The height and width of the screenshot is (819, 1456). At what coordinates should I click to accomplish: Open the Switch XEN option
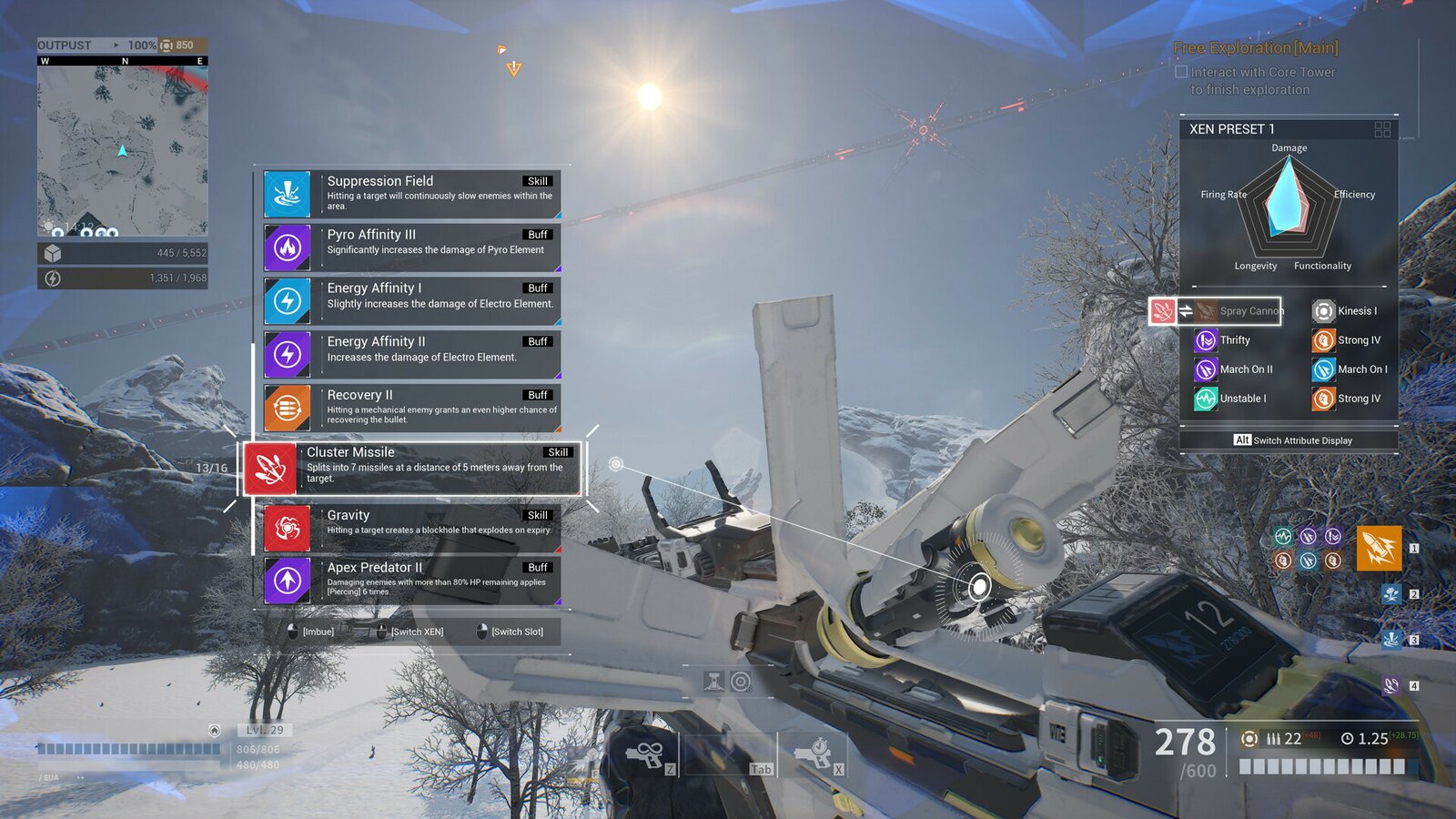(416, 631)
